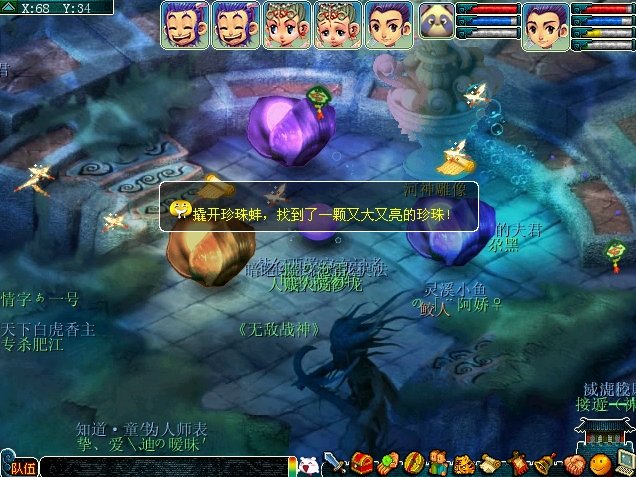Screen dimensions: 636x477
Task: Open the red treasure chest inventory
Action: [362, 464]
